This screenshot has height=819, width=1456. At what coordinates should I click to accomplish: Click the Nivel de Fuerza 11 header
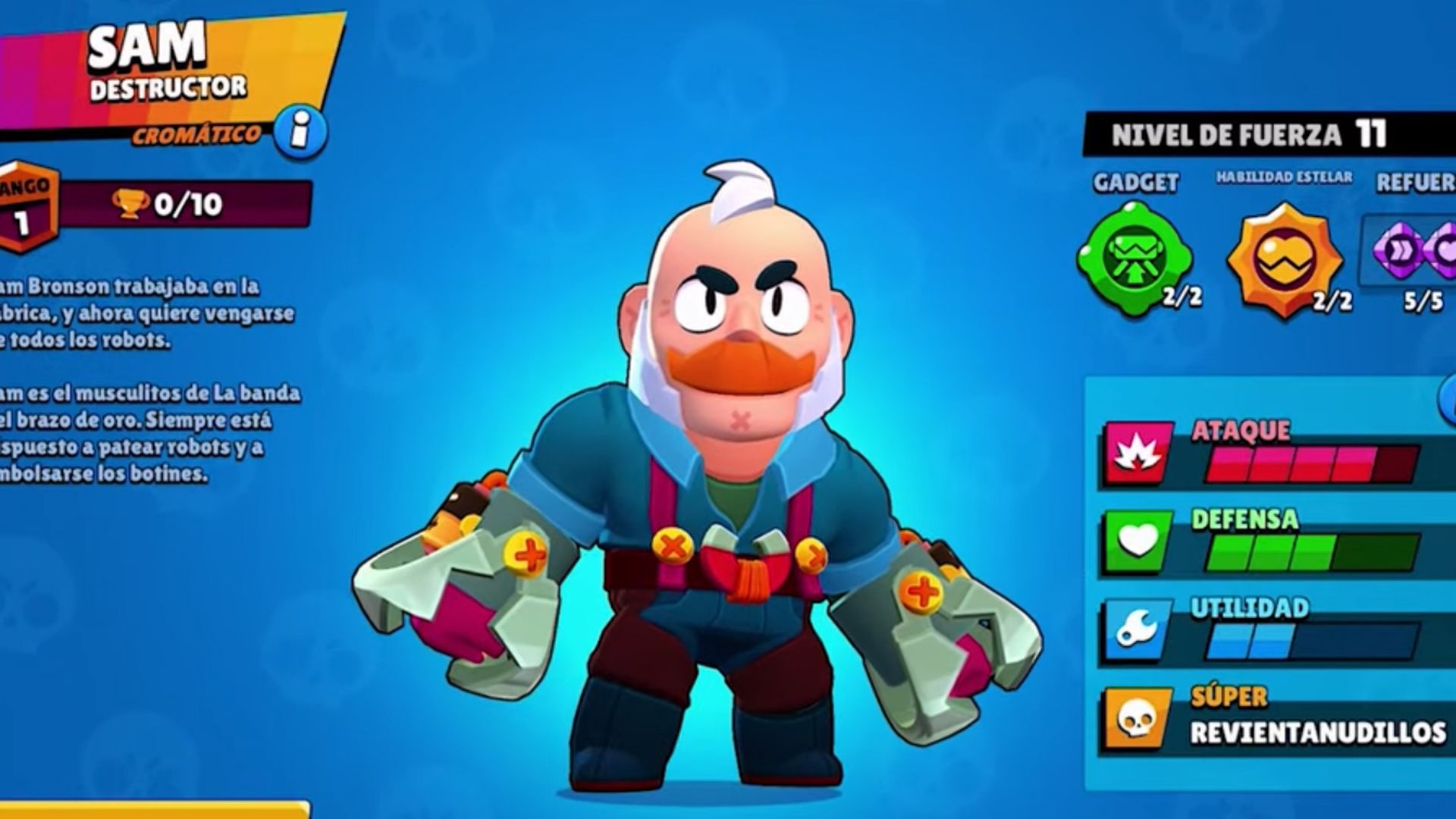coord(1251,133)
